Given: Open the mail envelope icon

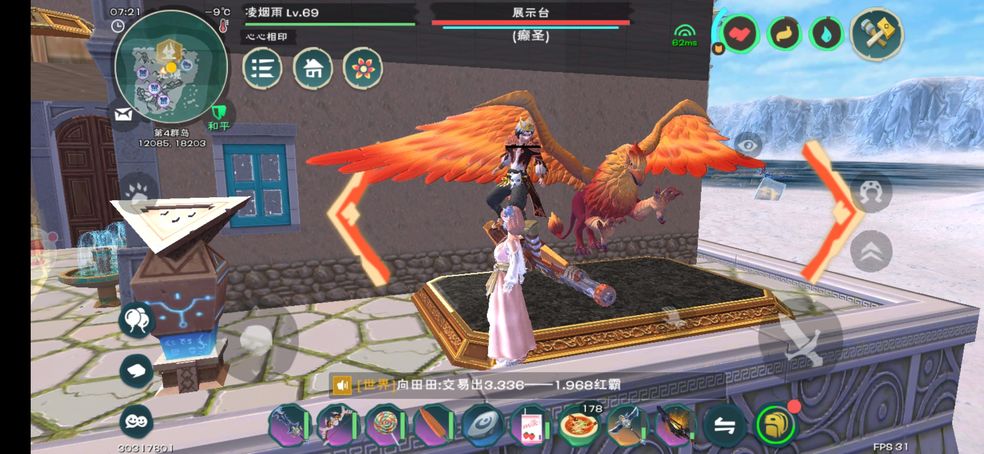Looking at the screenshot, I should pyautogui.click(x=124, y=116).
